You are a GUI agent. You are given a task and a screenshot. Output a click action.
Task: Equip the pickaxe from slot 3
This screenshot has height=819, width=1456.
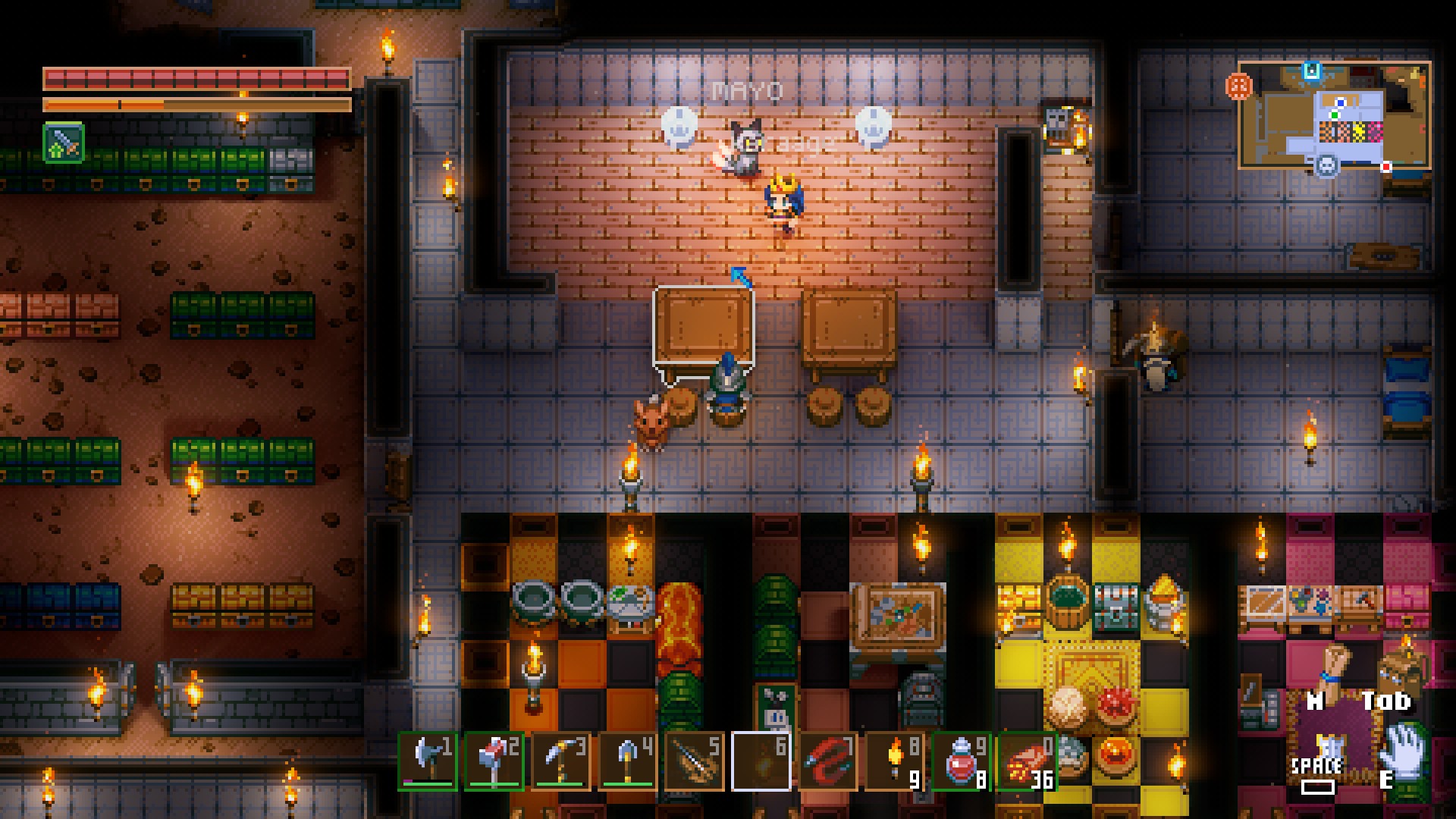tap(561, 761)
